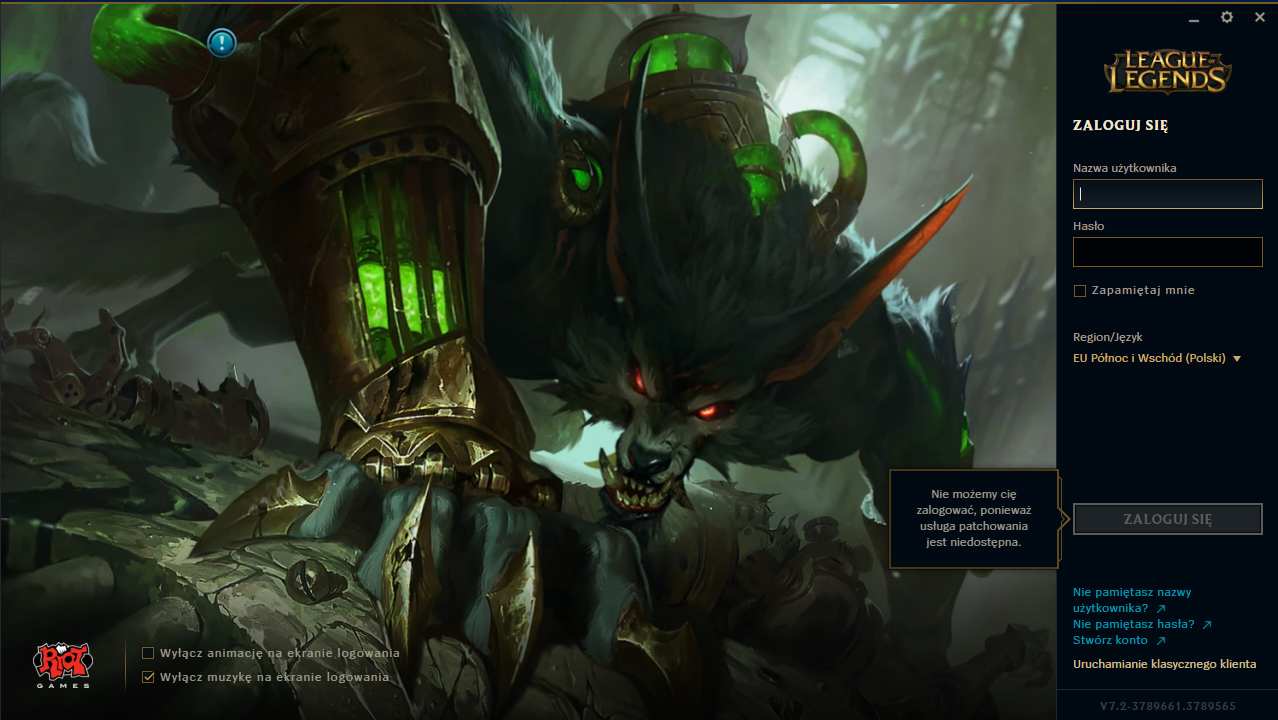This screenshot has height=720, width=1278.
Task: Click the ZALOGUJ SIĘ login button
Action: [x=1167, y=519]
